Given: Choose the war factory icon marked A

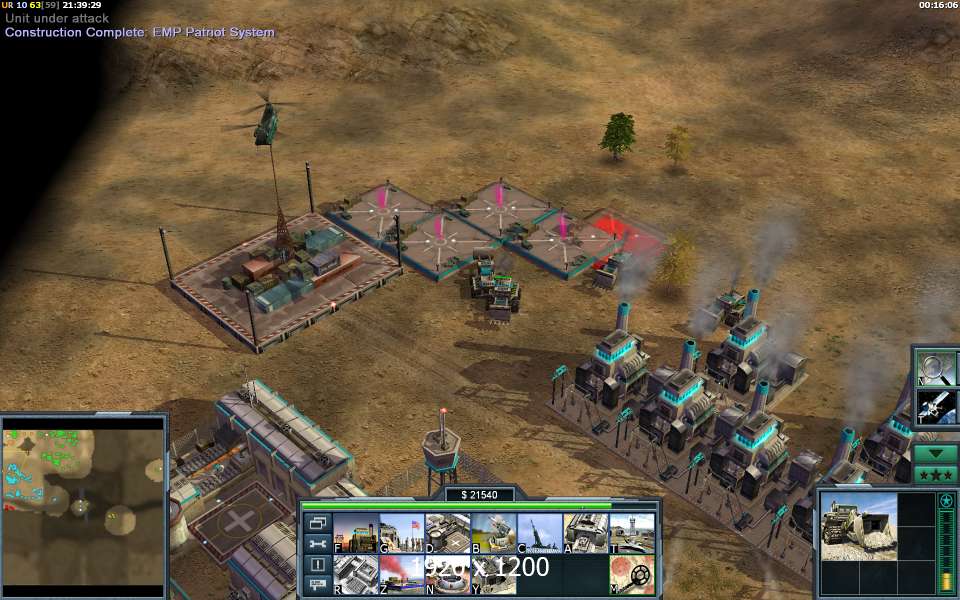Looking at the screenshot, I should (586, 533).
